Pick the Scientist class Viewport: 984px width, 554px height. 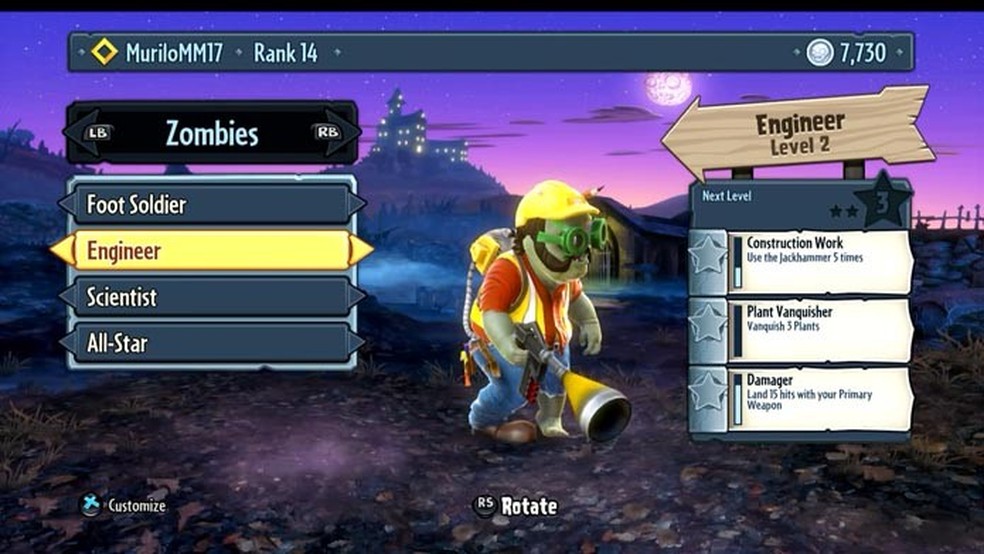click(211, 297)
